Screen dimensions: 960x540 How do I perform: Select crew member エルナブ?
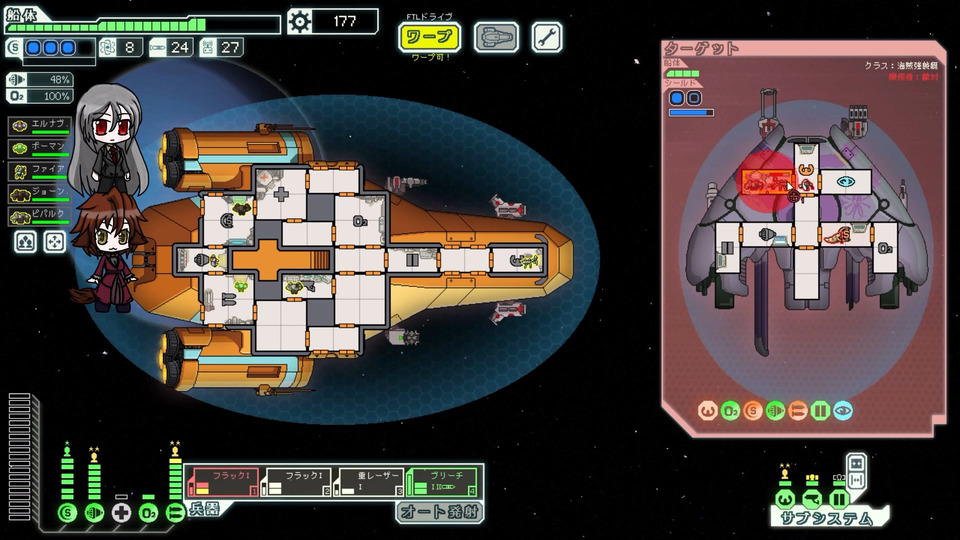point(40,125)
